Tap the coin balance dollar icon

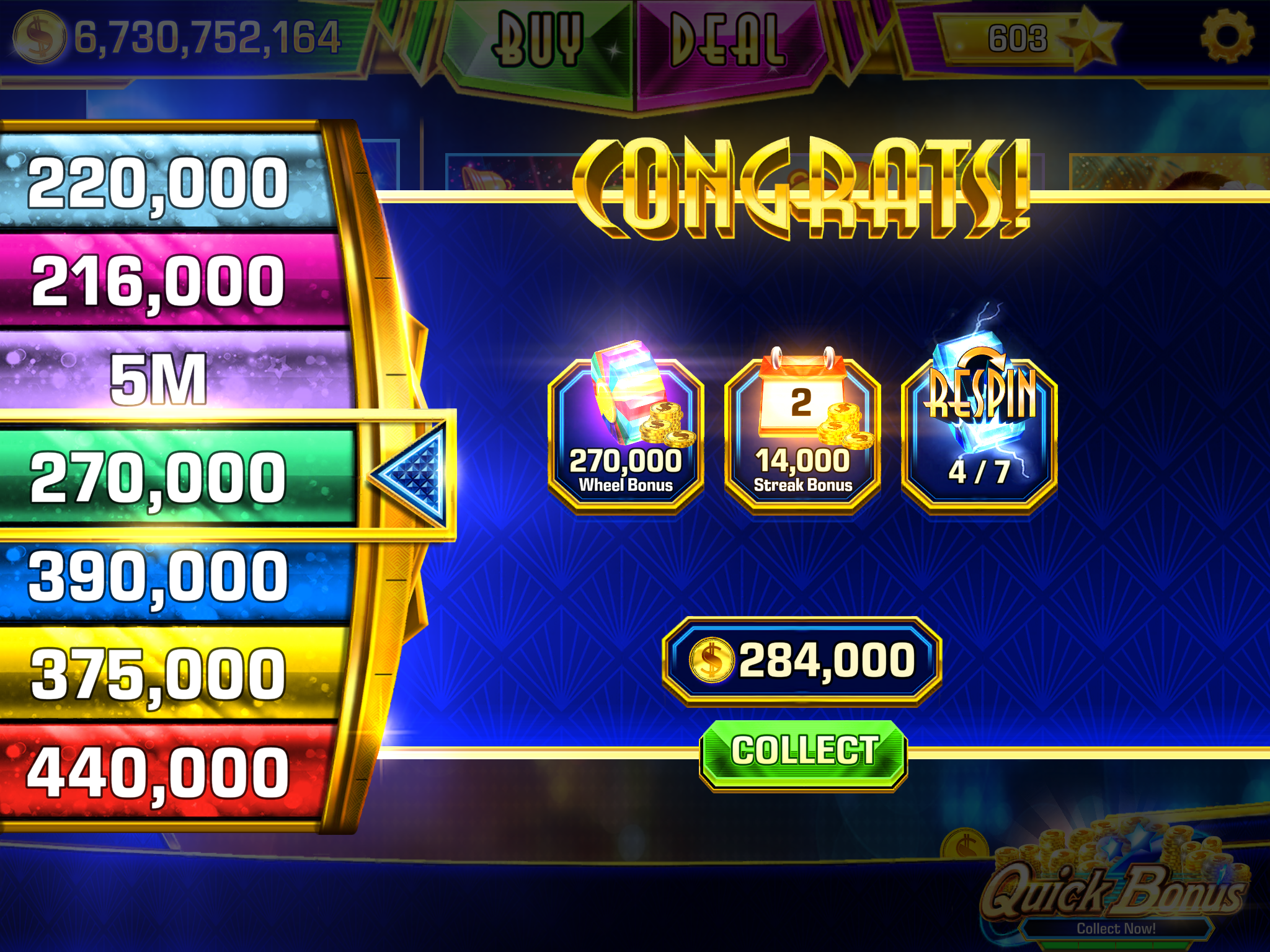(38, 37)
